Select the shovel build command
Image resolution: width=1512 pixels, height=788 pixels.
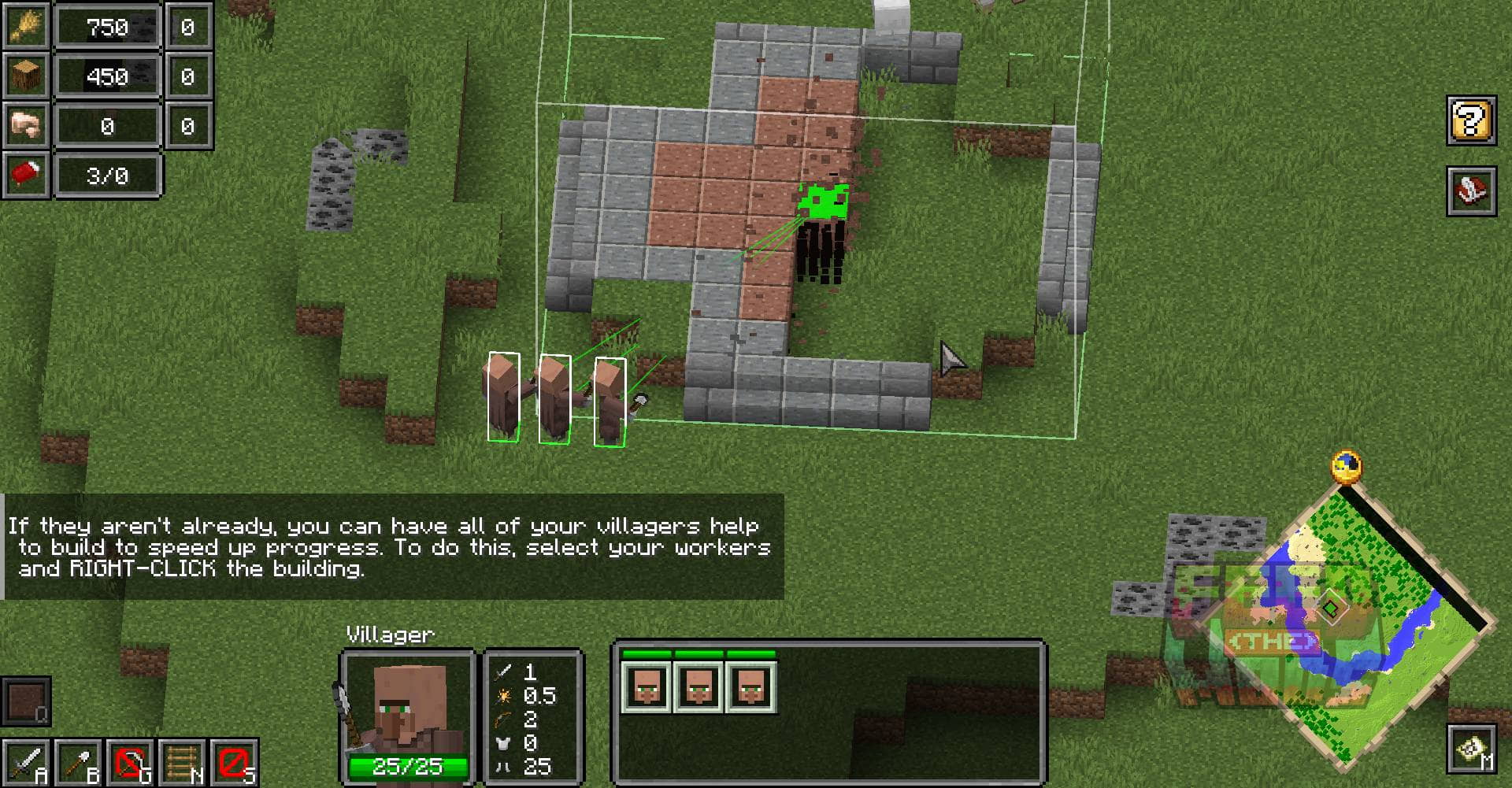point(78,762)
